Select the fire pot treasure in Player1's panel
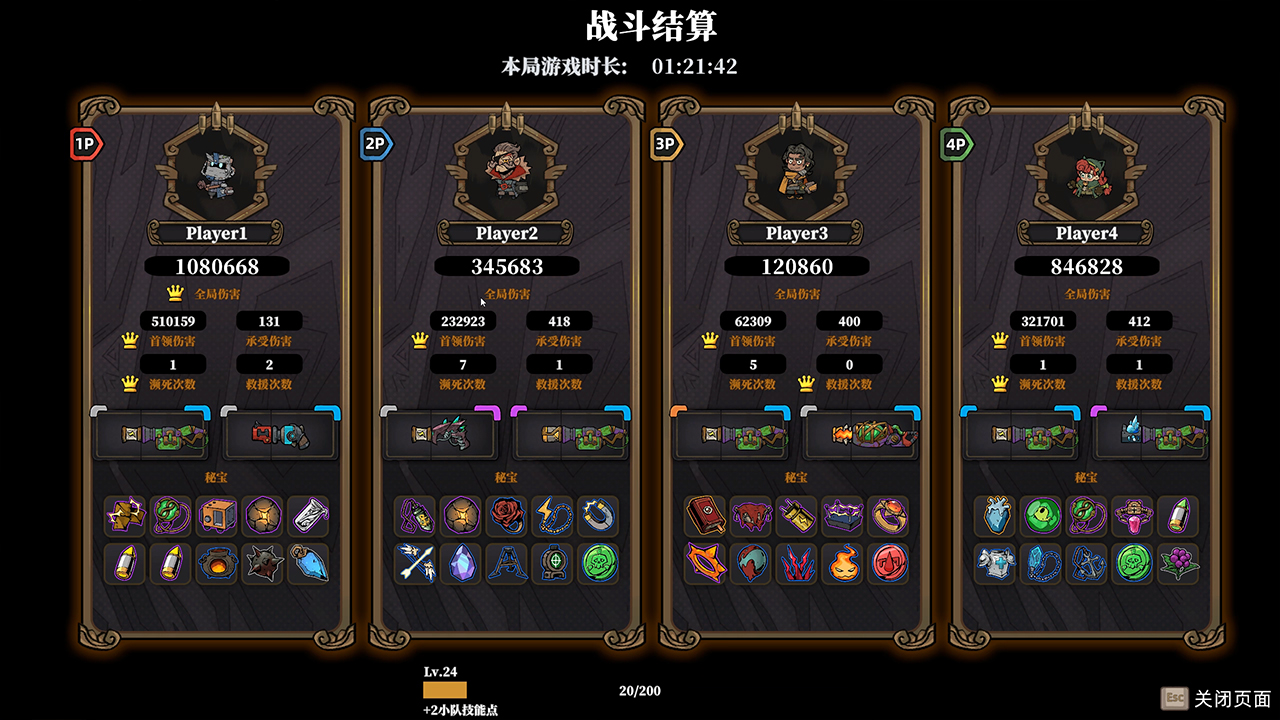This screenshot has width=1280, height=720. [x=218, y=564]
